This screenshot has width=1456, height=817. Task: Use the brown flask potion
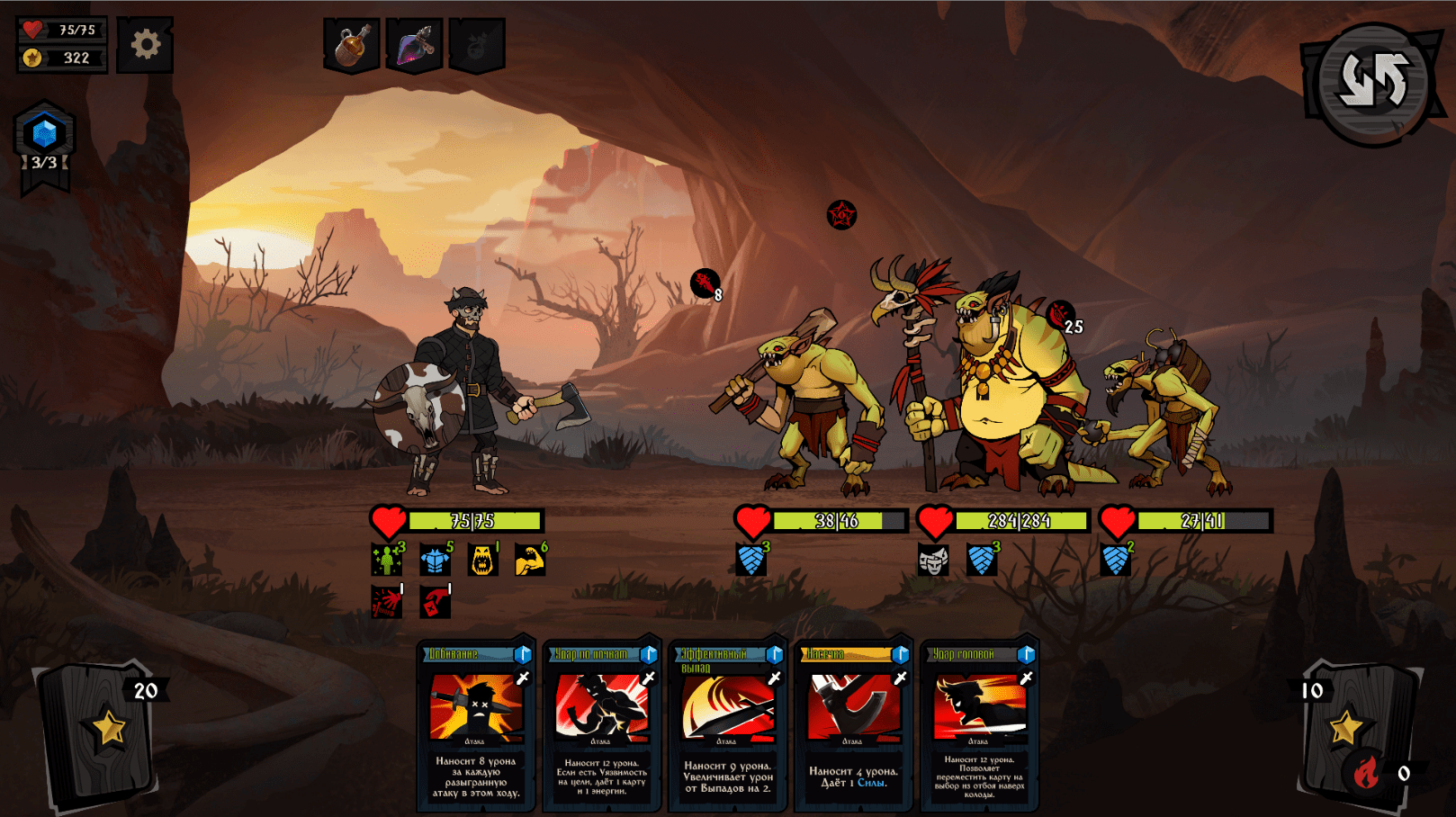pyautogui.click(x=352, y=45)
